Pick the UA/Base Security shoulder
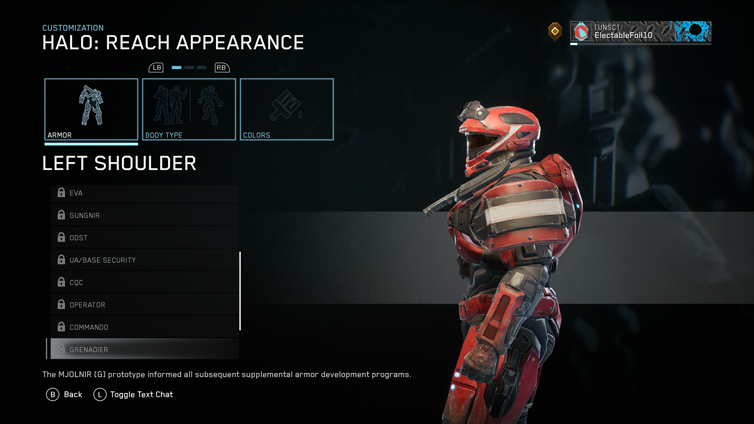The width and height of the screenshot is (754, 424). (144, 260)
